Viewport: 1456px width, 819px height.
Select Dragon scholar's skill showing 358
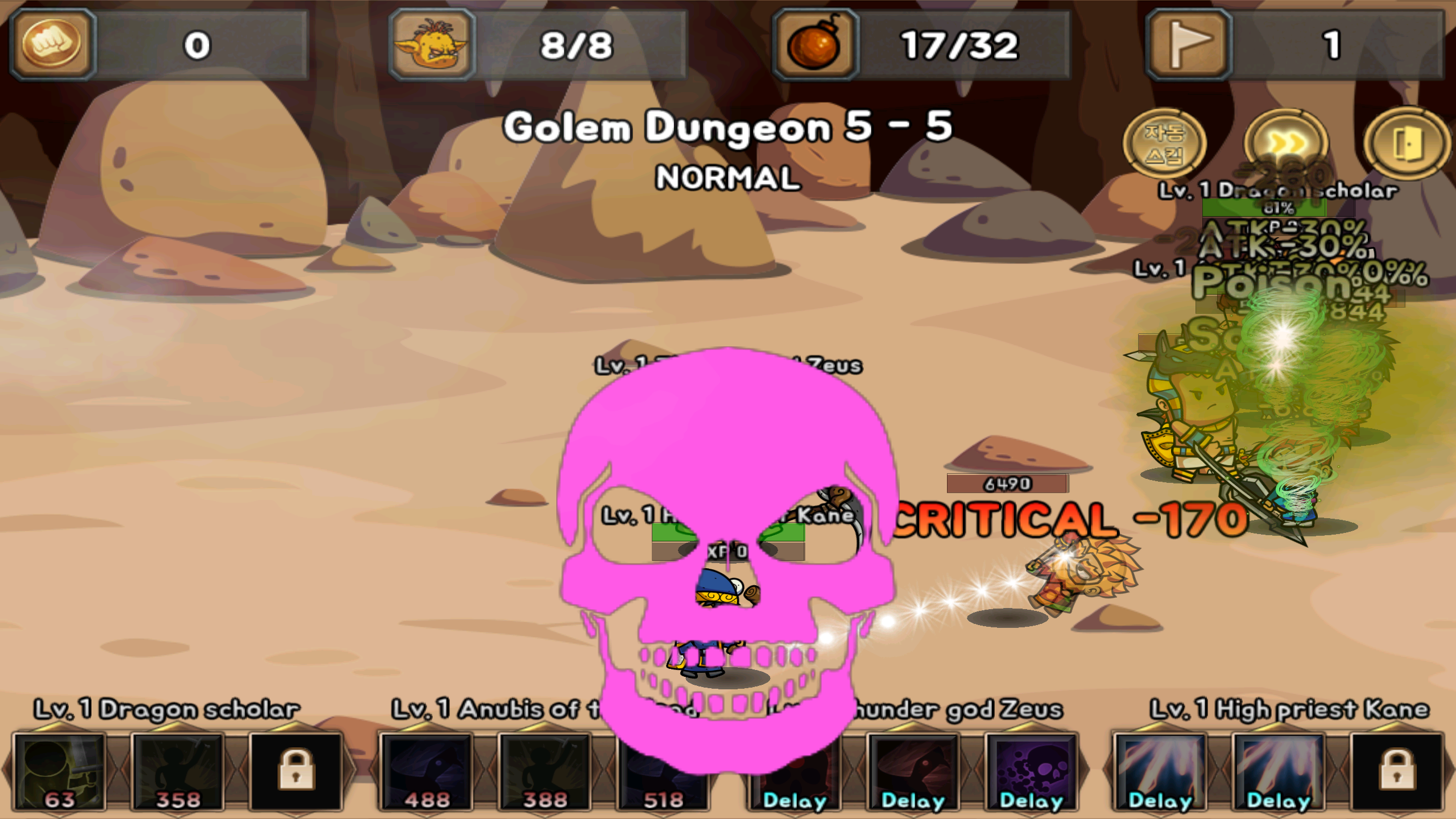point(178,772)
